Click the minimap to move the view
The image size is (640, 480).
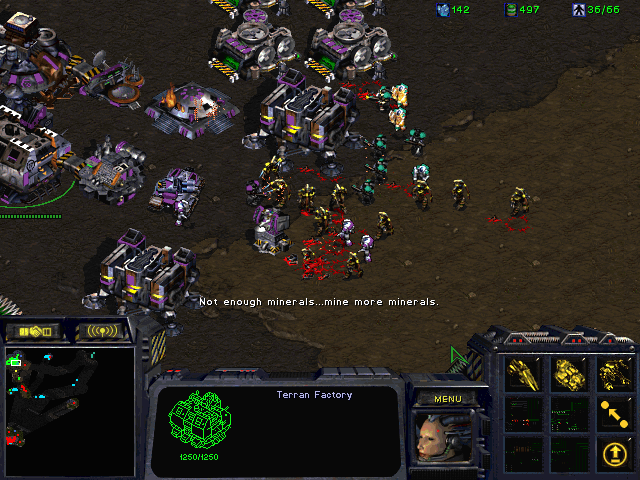70,410
